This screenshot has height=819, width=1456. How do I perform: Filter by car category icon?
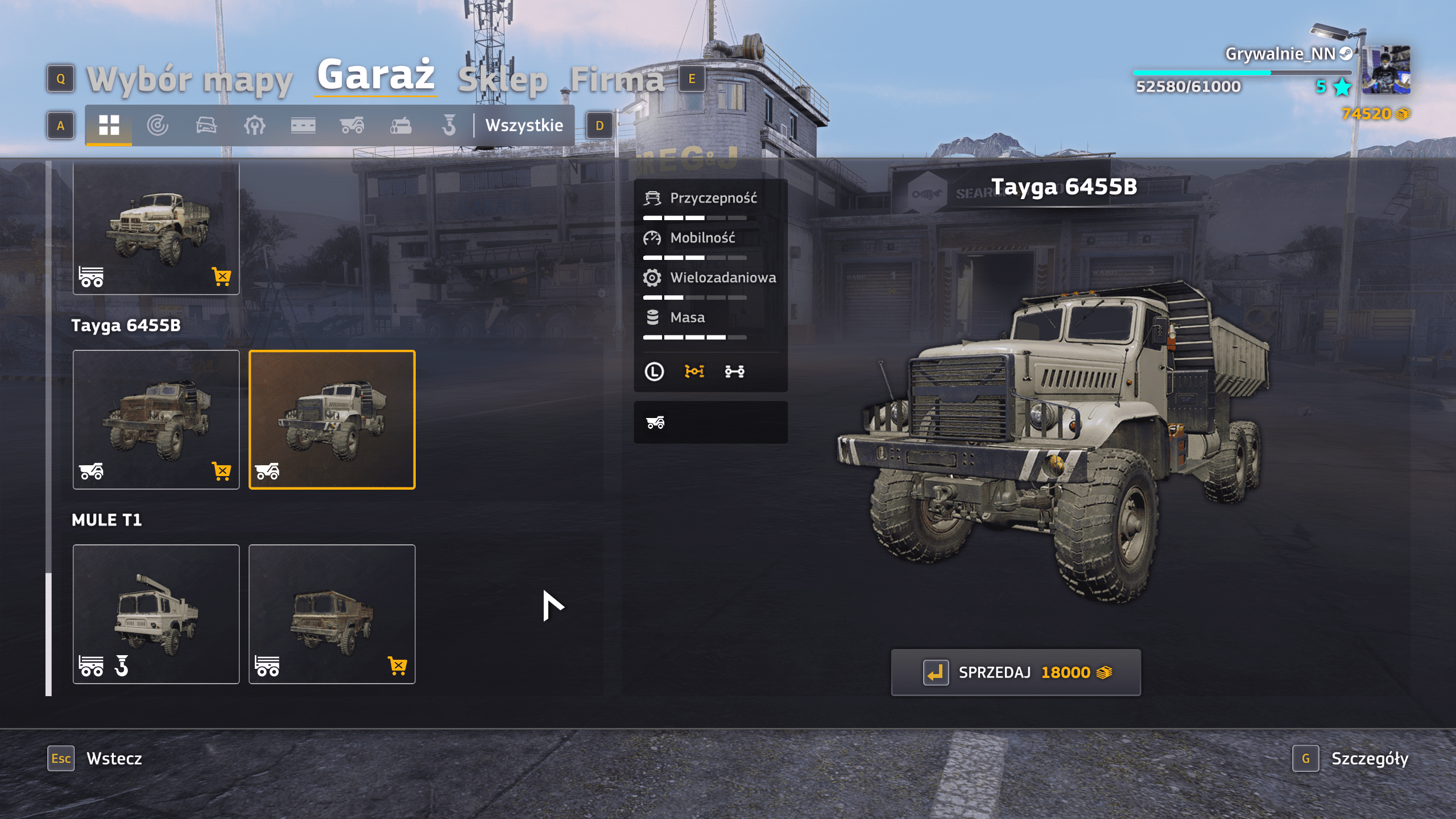[206, 125]
